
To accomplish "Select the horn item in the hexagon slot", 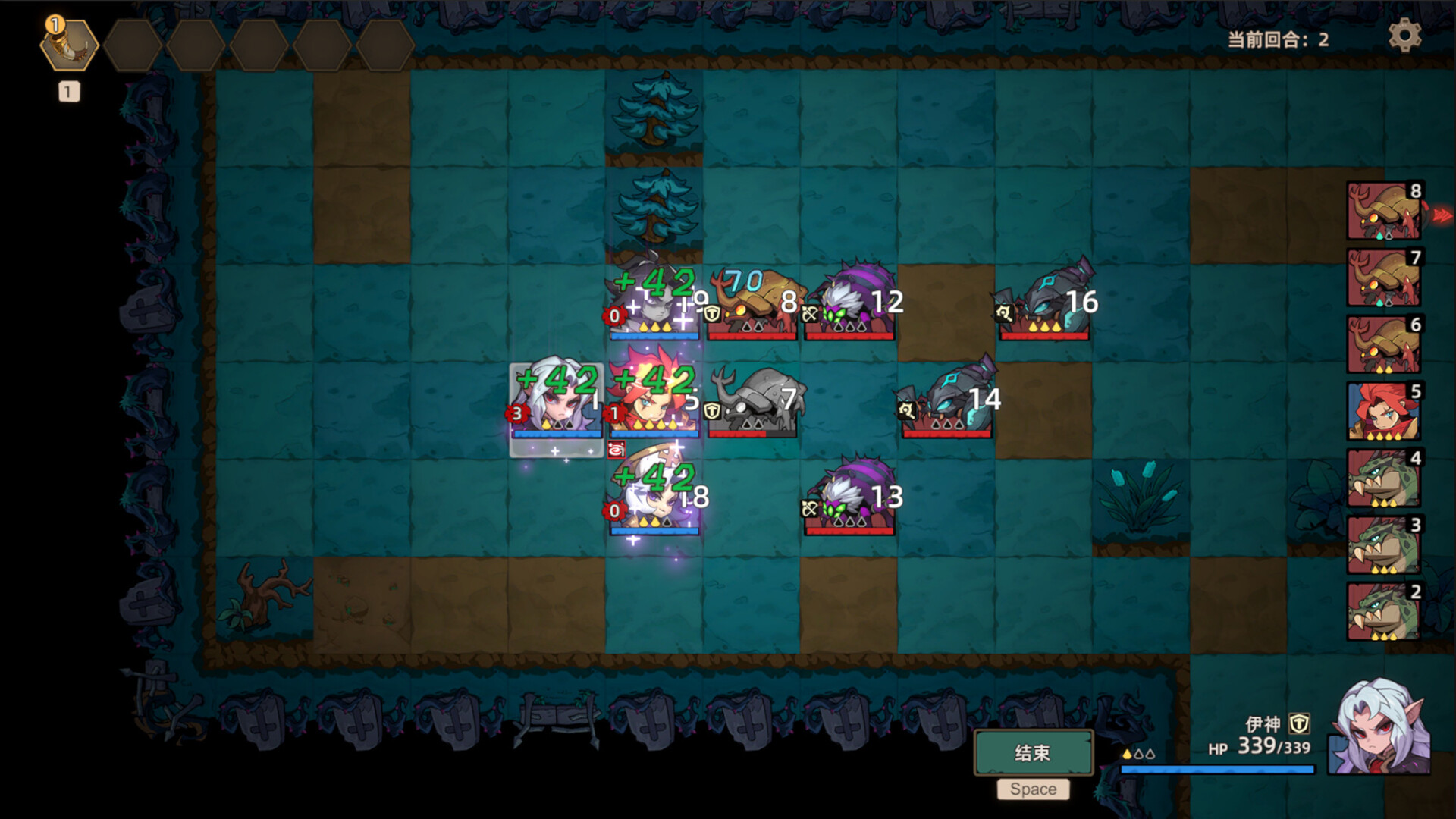I will point(69,45).
